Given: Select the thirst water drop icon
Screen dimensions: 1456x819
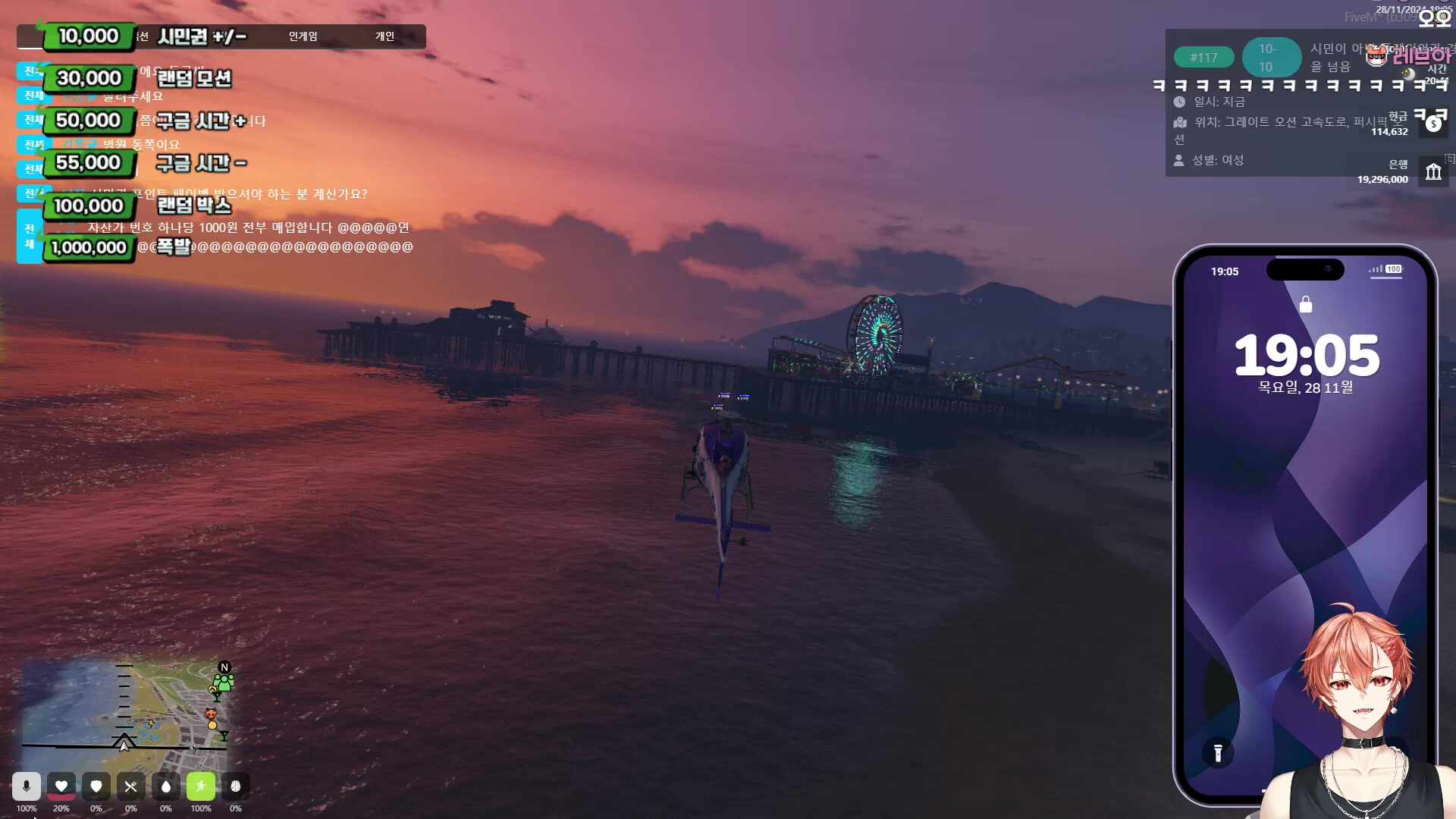Looking at the screenshot, I should (x=166, y=786).
